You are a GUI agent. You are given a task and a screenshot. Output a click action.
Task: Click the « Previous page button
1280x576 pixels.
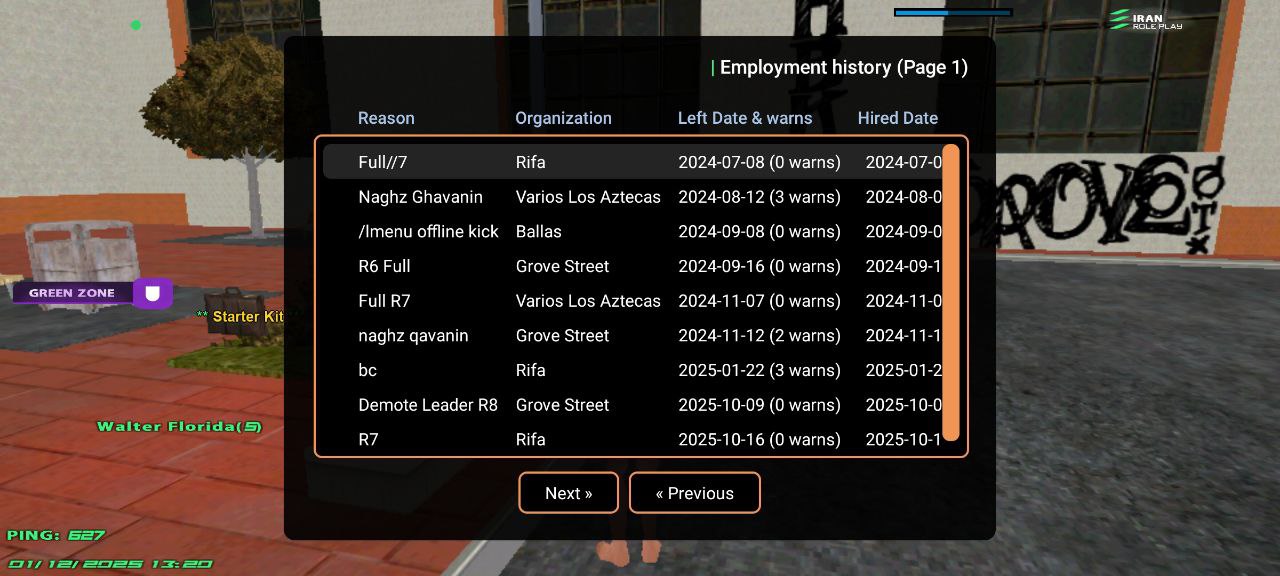click(694, 493)
